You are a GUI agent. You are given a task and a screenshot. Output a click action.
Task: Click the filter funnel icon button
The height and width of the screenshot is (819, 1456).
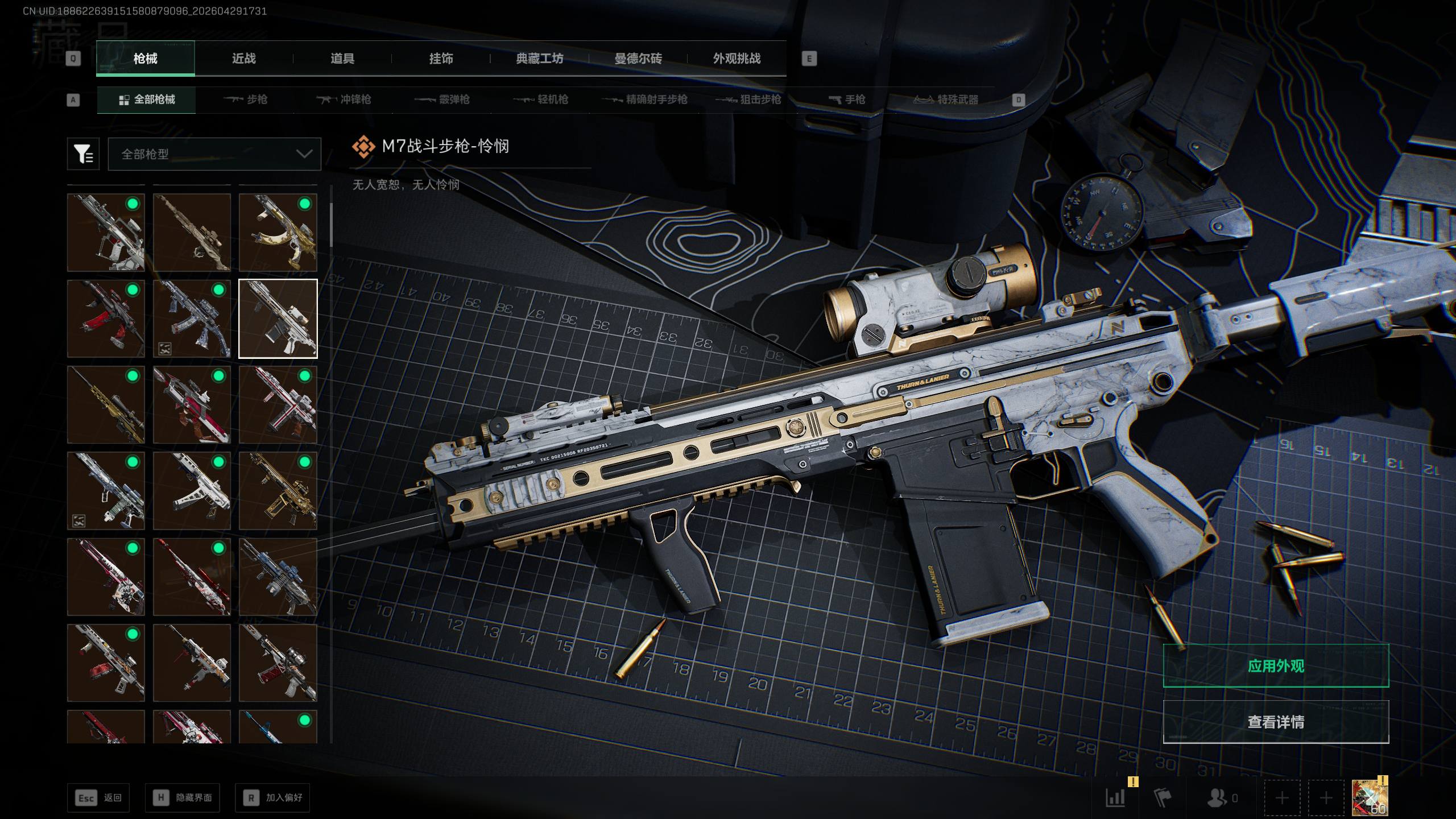tap(83, 154)
